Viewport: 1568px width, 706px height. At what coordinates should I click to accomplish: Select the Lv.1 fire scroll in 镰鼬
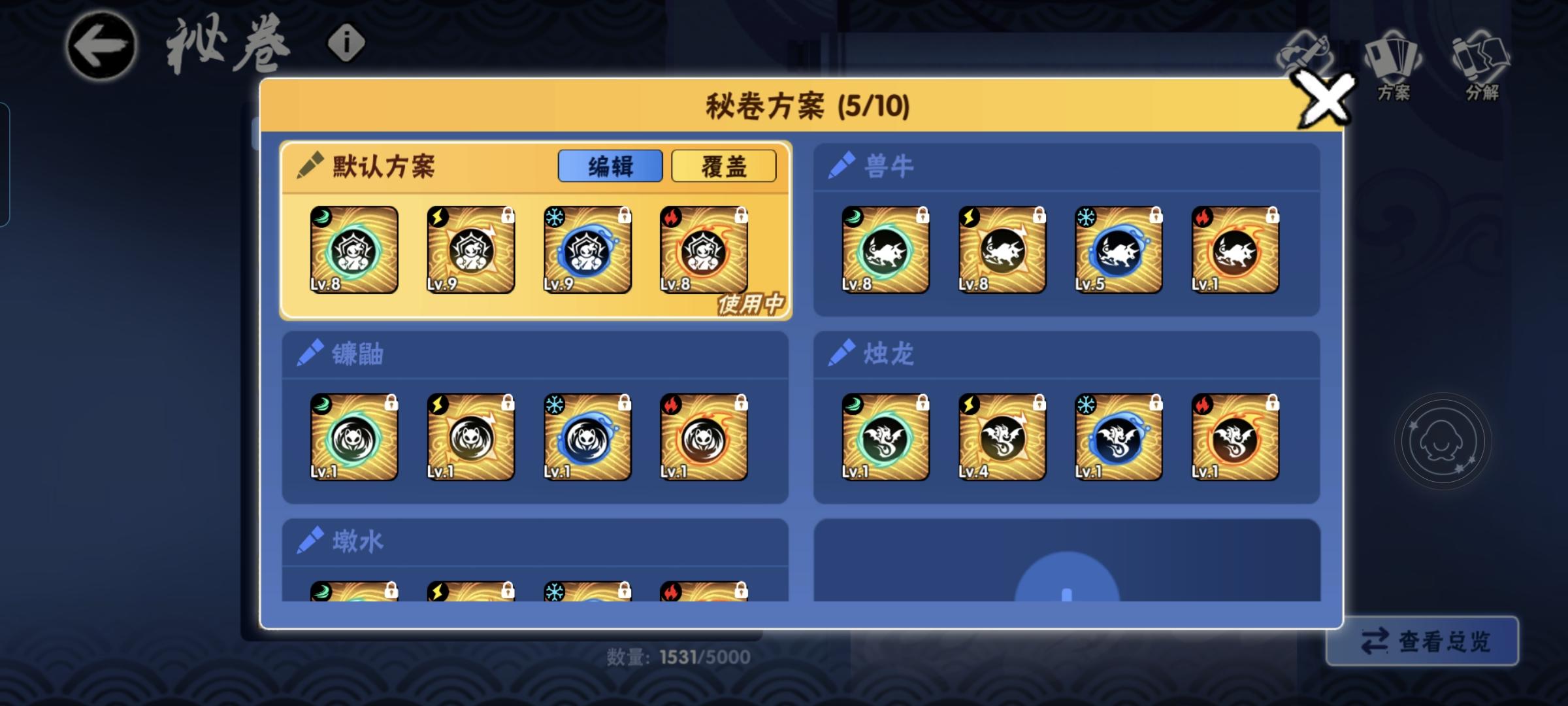[x=702, y=437]
